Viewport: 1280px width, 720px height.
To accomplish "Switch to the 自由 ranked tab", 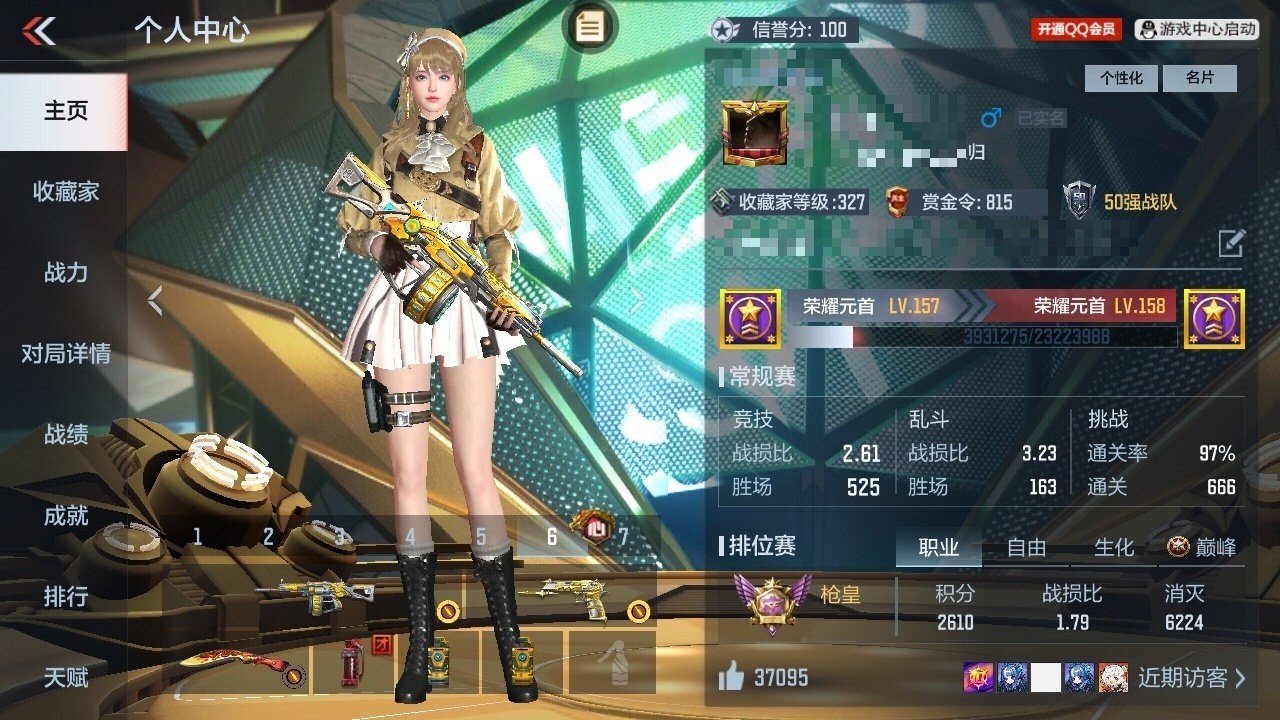I will [1026, 547].
